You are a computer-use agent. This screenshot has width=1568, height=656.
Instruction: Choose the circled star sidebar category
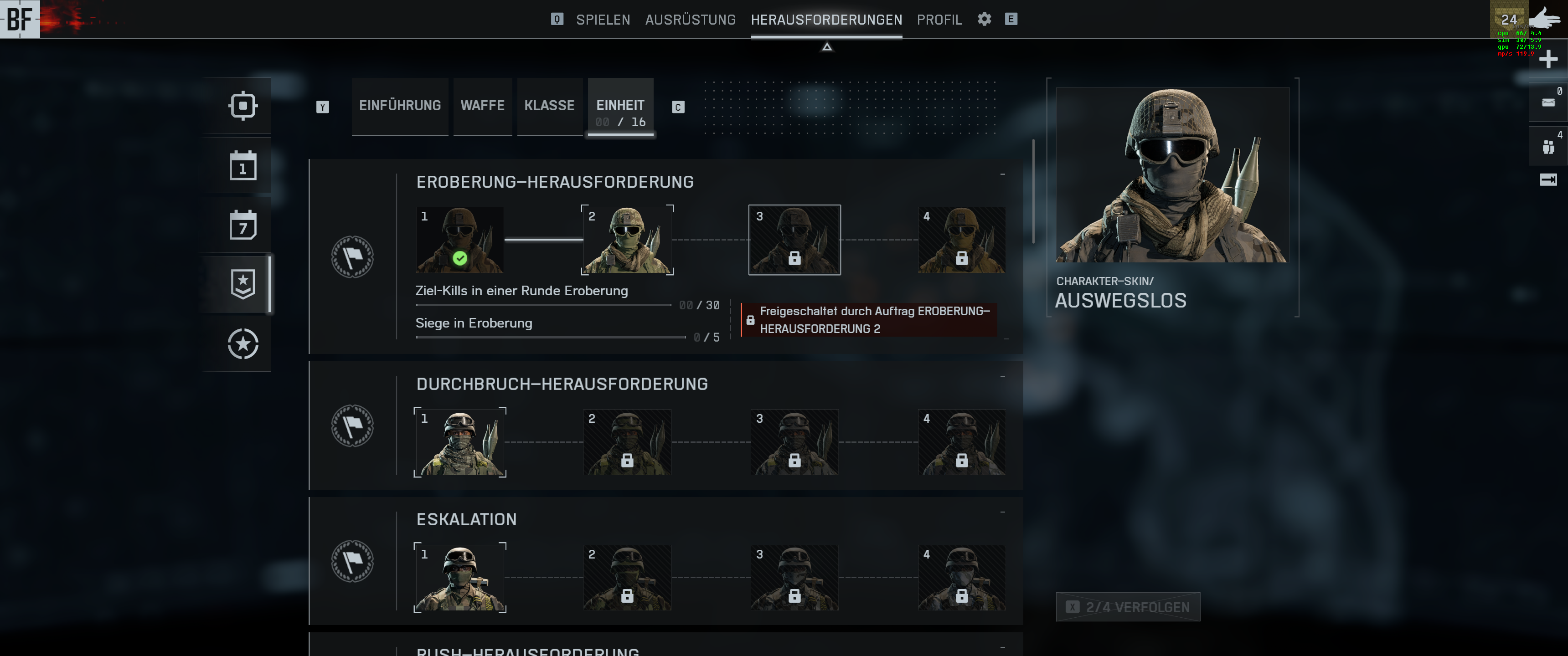[243, 344]
